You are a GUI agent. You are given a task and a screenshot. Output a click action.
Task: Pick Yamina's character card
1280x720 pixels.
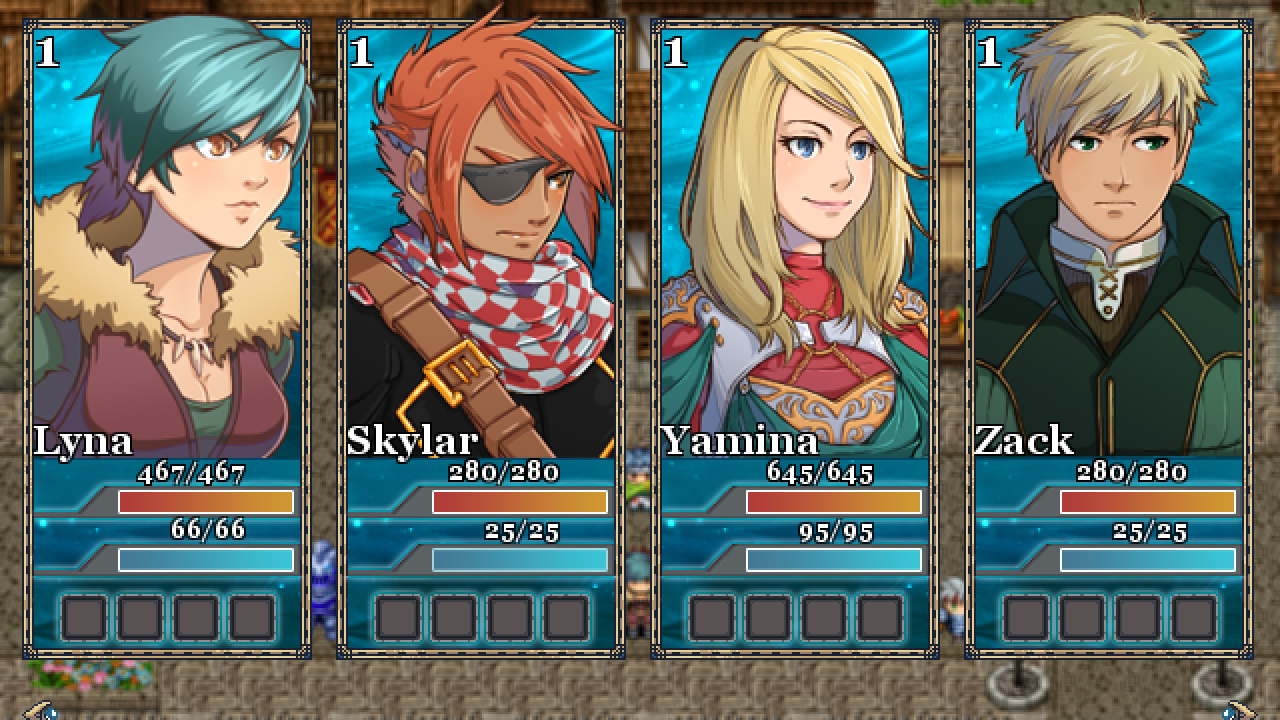click(x=795, y=340)
